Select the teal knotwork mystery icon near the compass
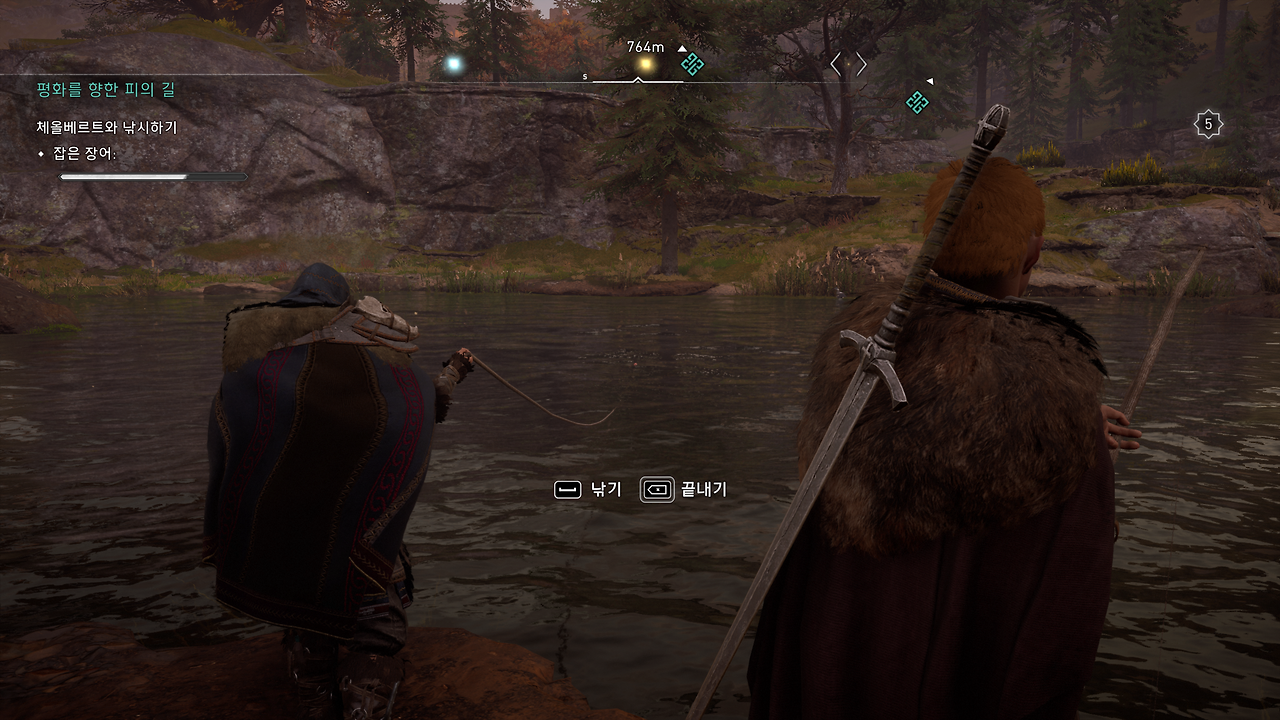1280x720 pixels. [693, 64]
